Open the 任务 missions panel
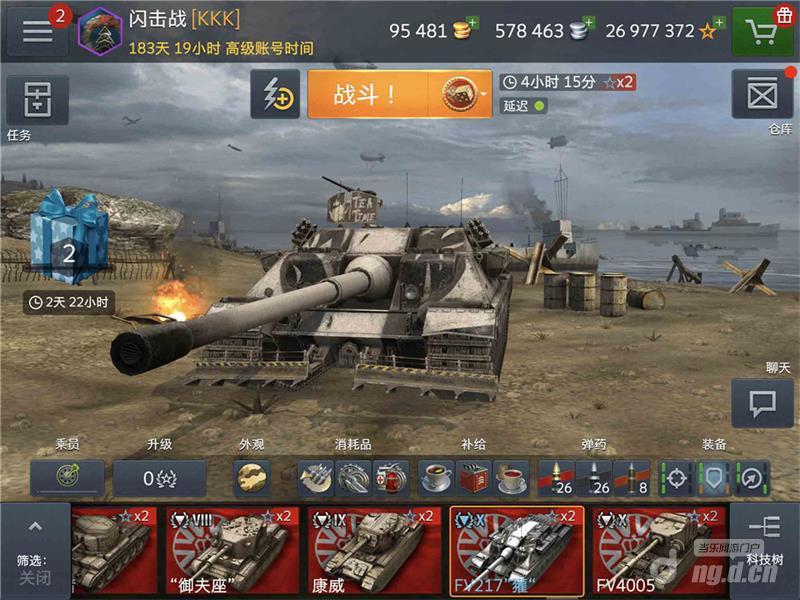The image size is (800, 600). click(x=38, y=100)
